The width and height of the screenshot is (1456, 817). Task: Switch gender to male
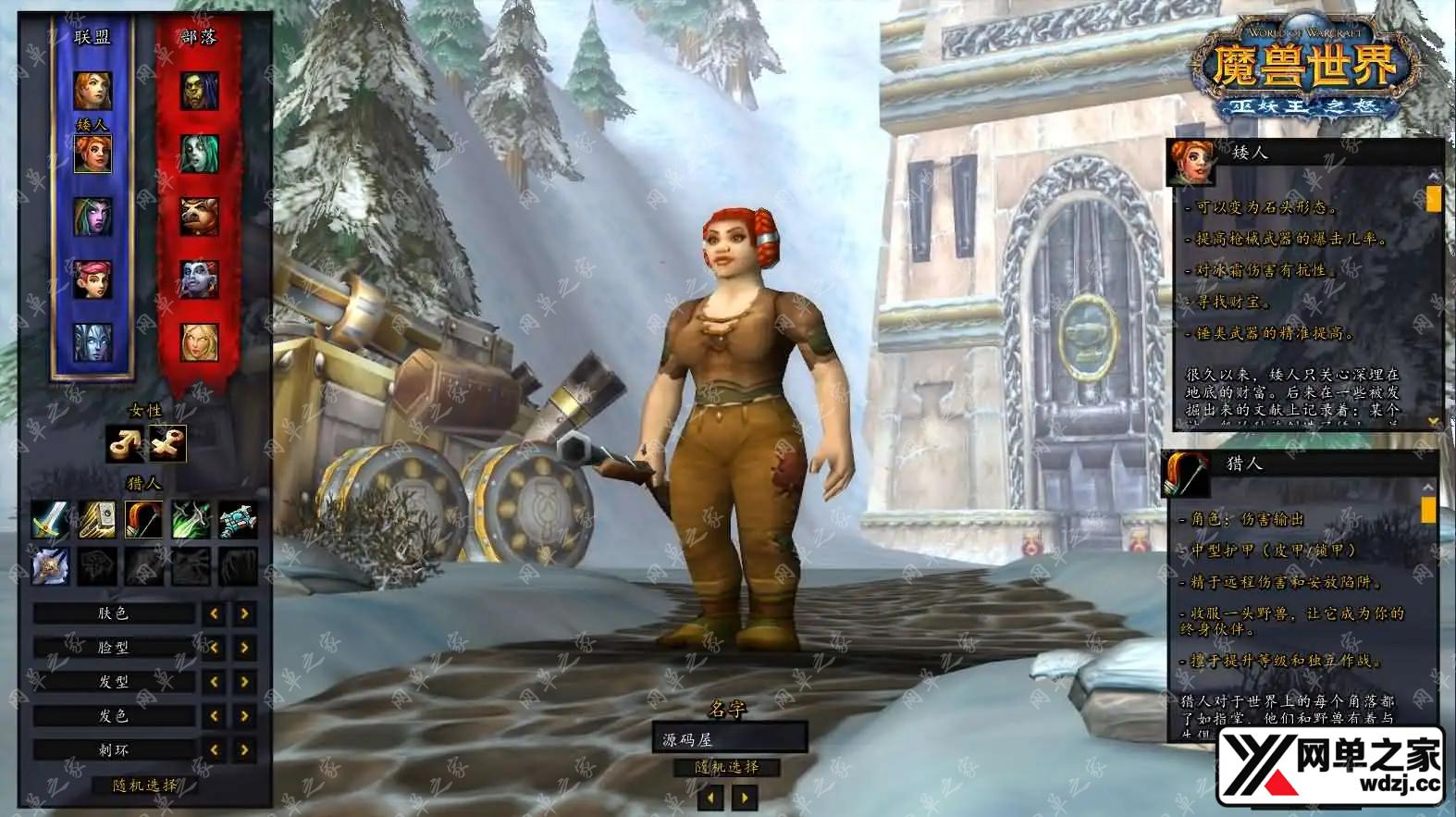tap(123, 444)
